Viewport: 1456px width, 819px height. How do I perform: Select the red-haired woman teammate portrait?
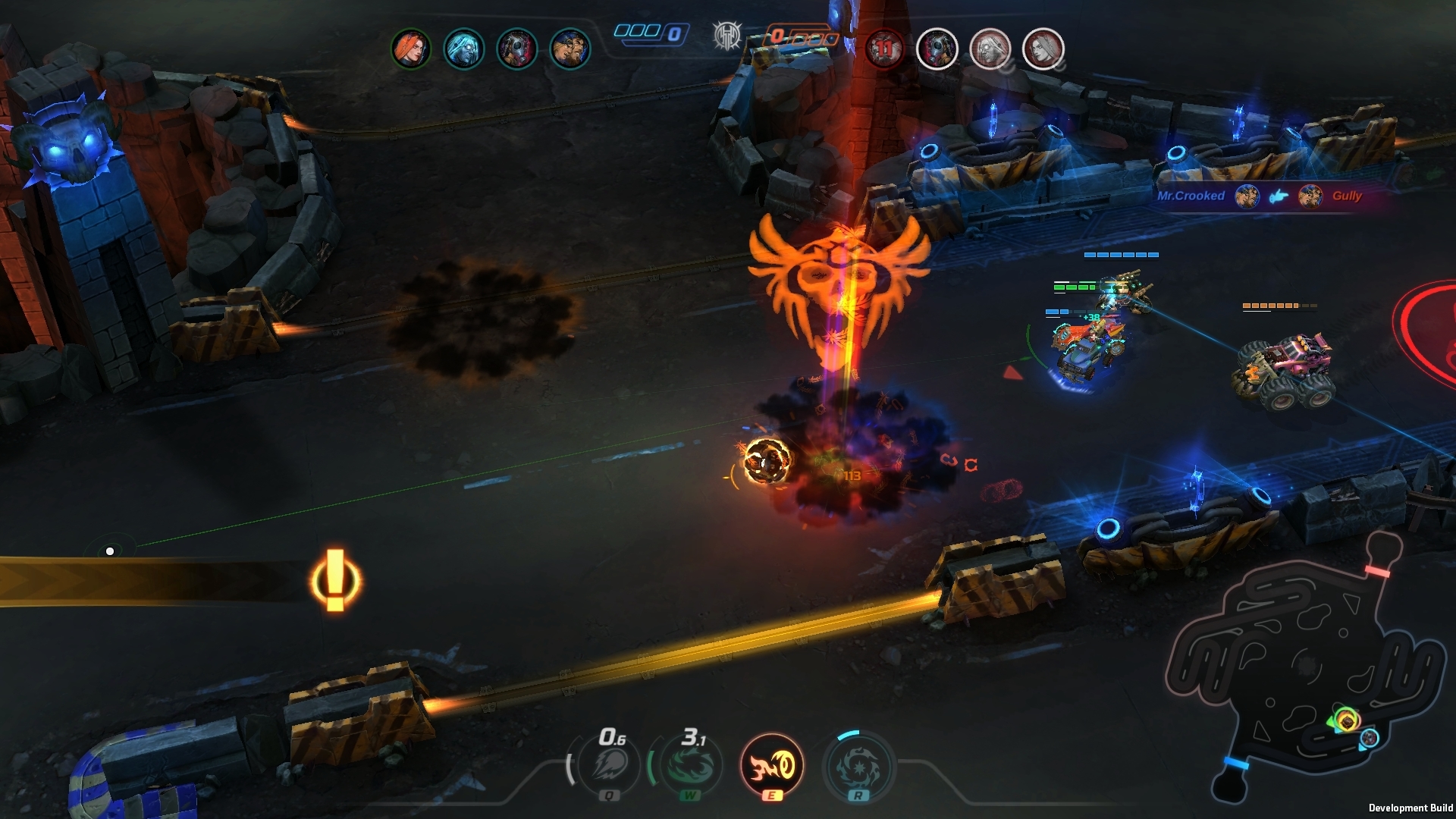coord(411,49)
